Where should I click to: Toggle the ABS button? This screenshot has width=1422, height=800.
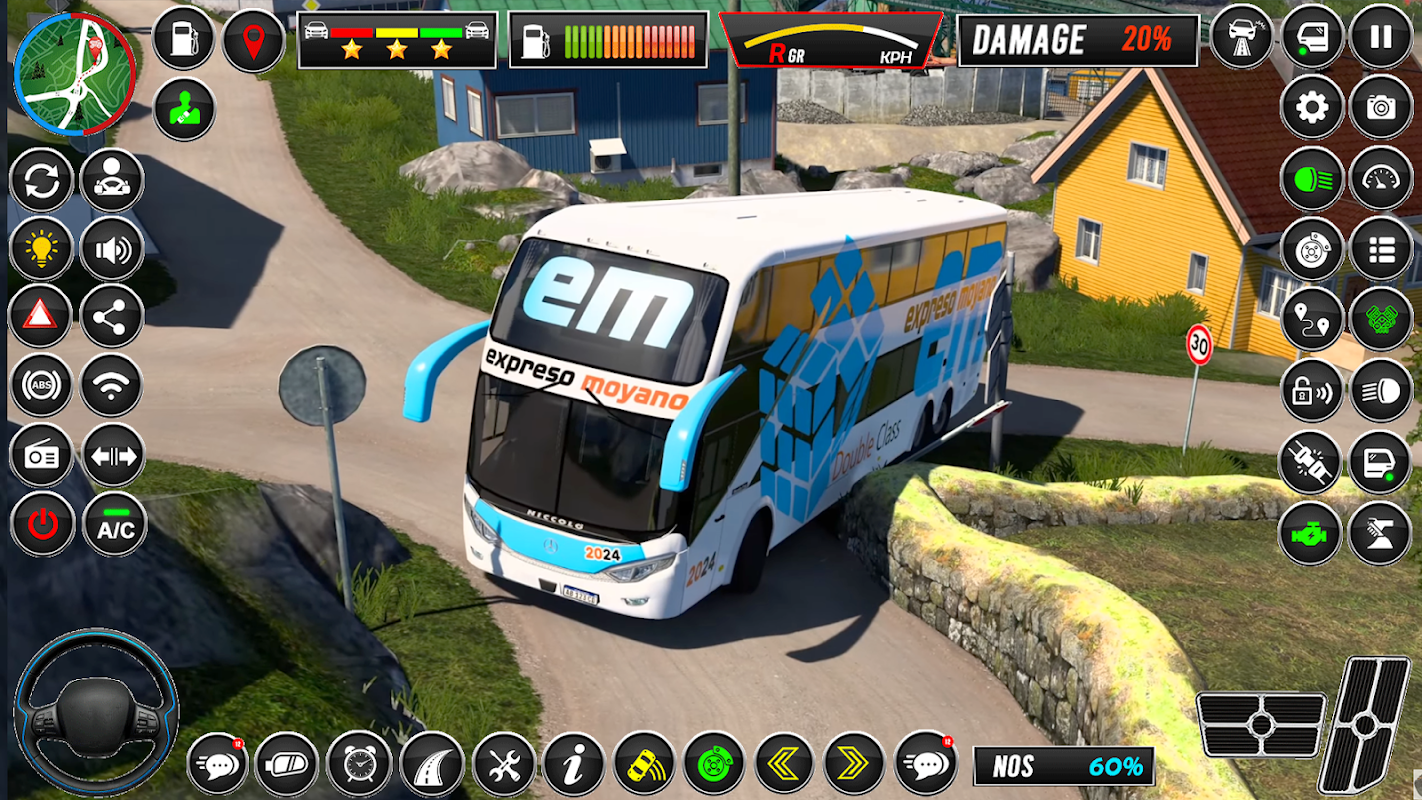(x=41, y=385)
